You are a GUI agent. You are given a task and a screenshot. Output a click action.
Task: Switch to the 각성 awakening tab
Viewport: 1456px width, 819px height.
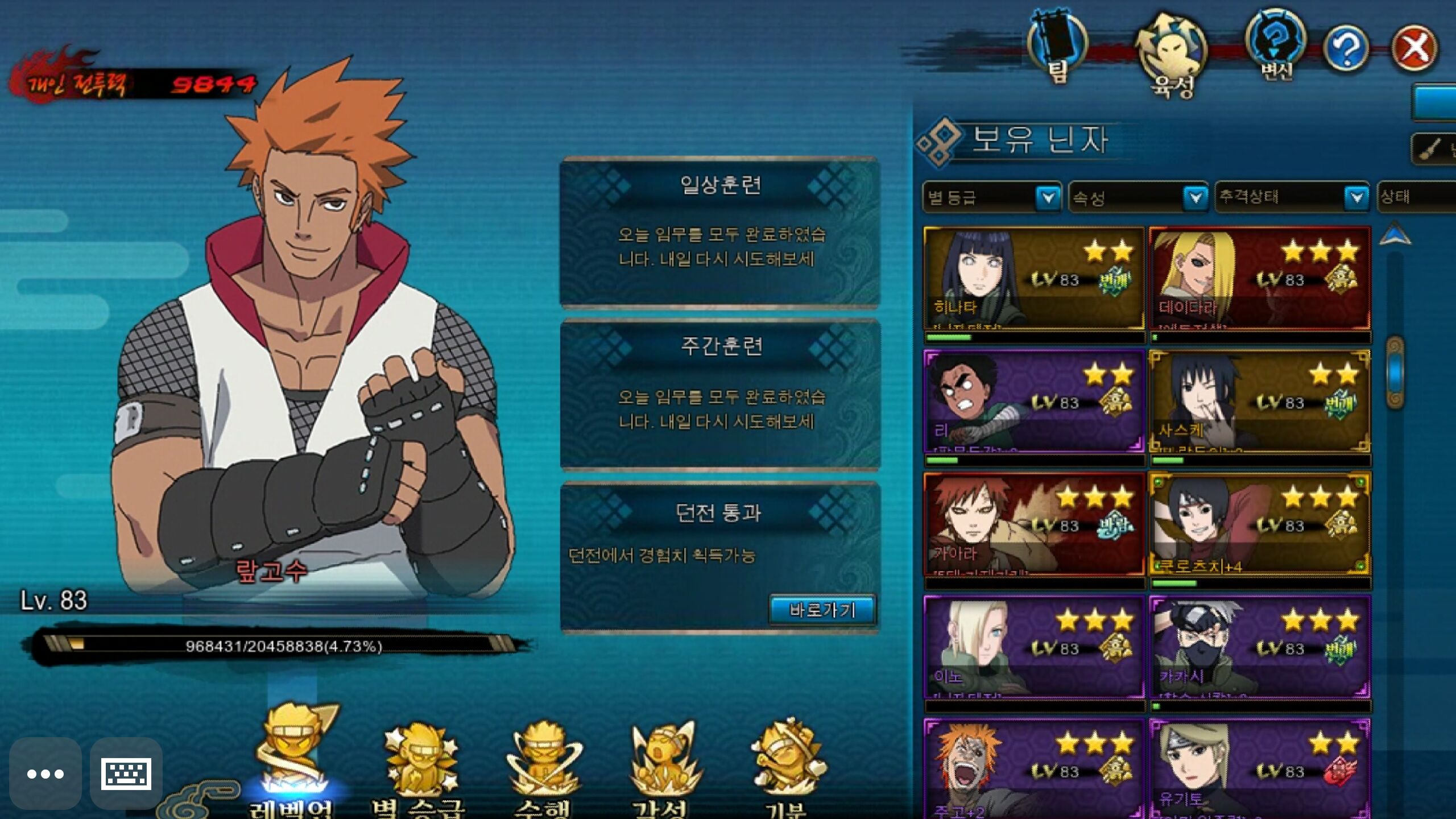point(663,768)
